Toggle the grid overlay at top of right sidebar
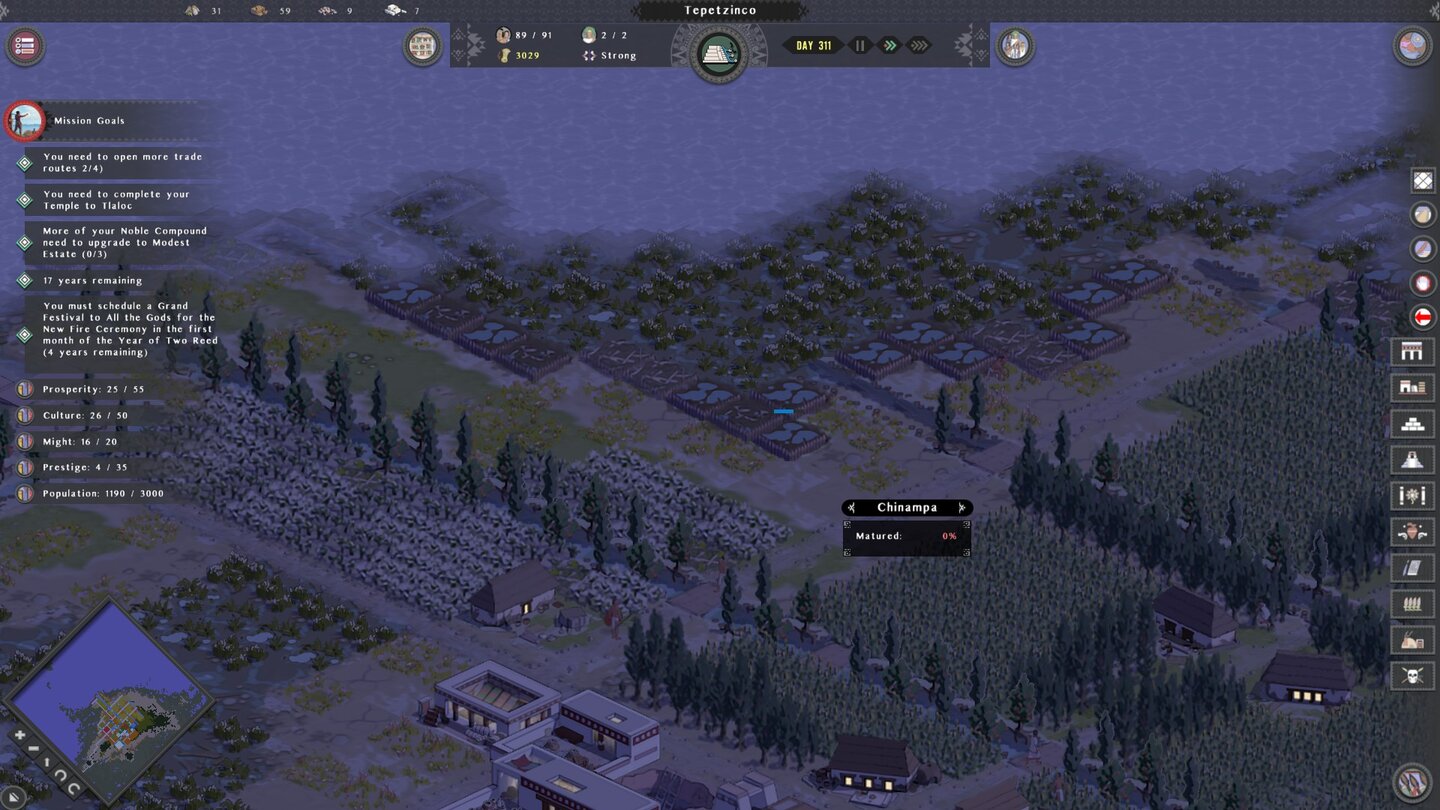The height and width of the screenshot is (810, 1440). [1422, 180]
